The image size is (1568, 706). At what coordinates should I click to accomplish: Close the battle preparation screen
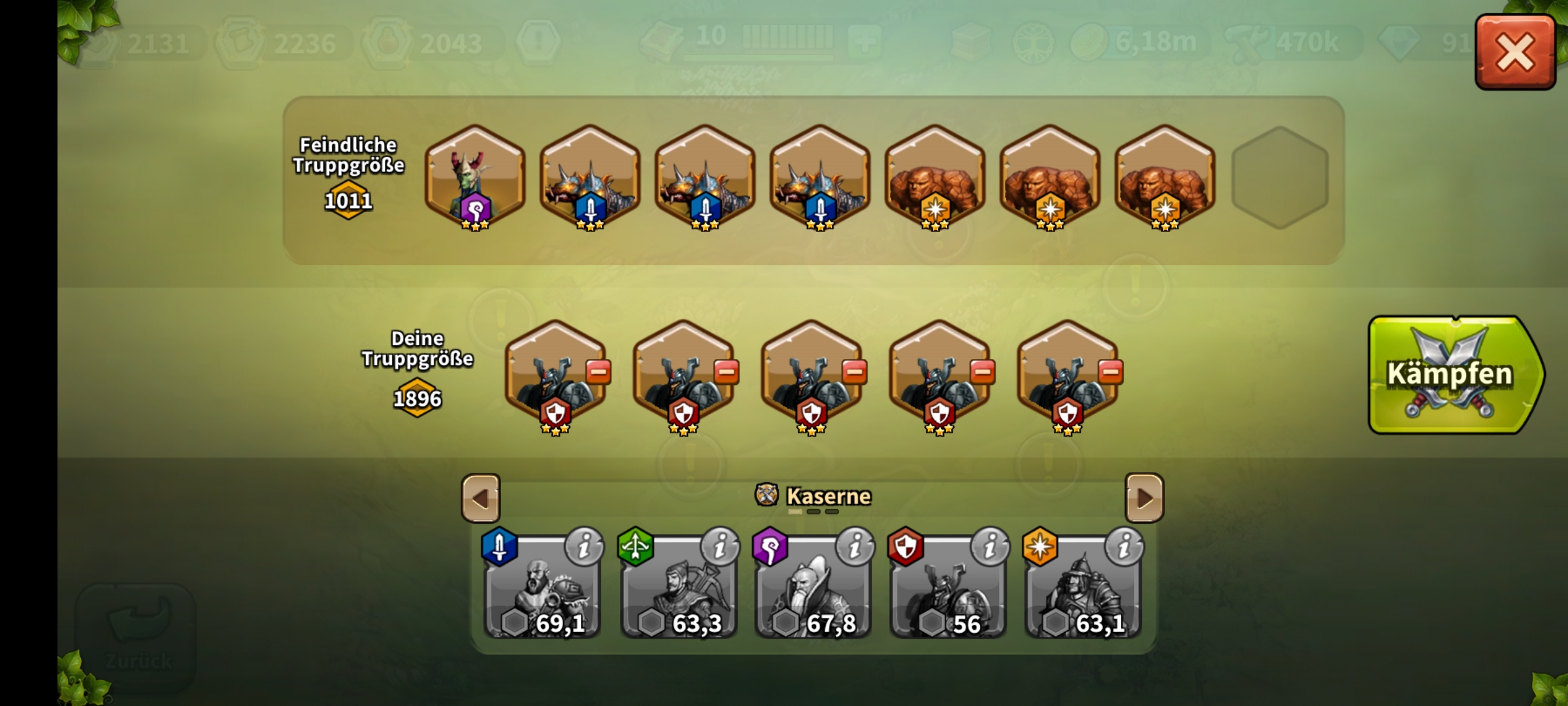(1514, 52)
